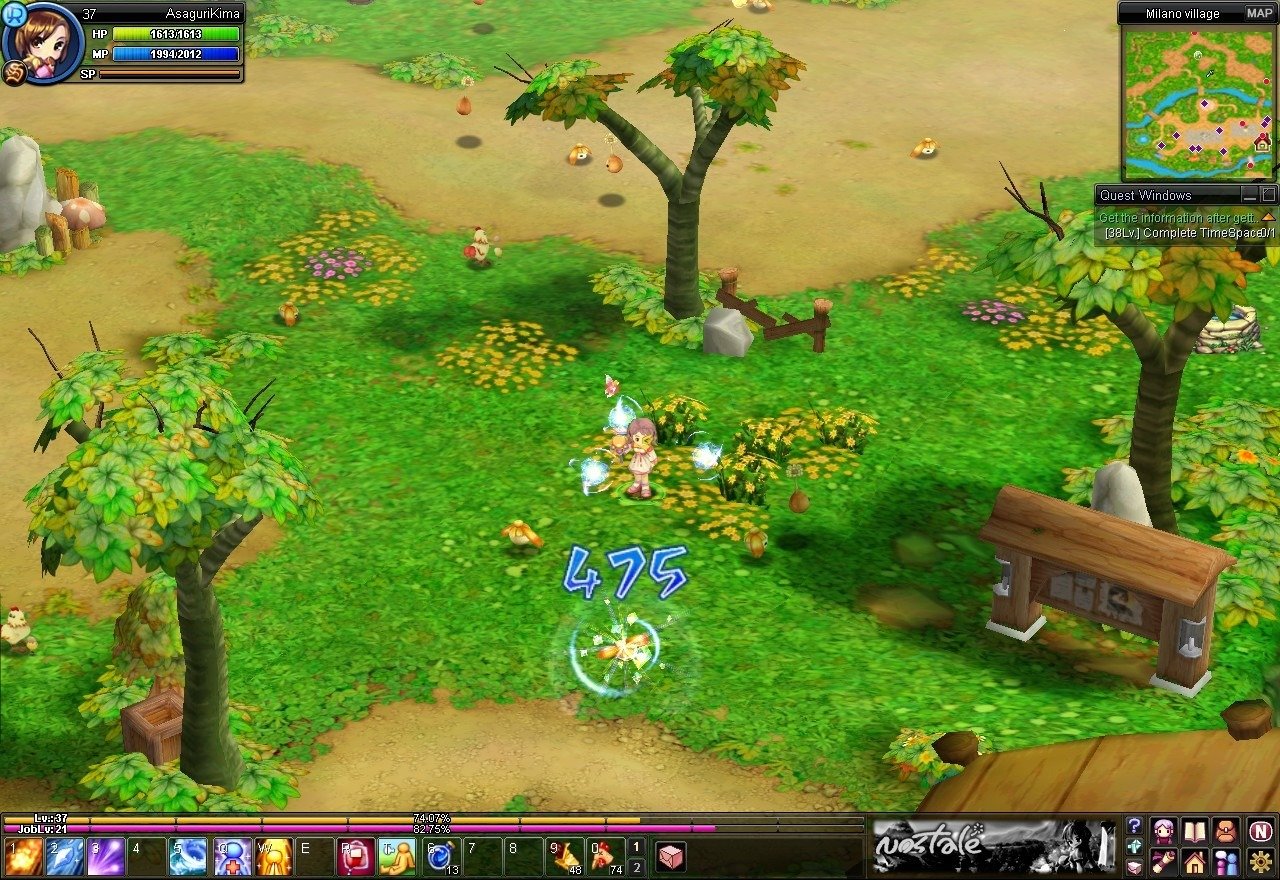Use the ice shard skill in slot 2
1280x880 pixels.
pos(65,857)
